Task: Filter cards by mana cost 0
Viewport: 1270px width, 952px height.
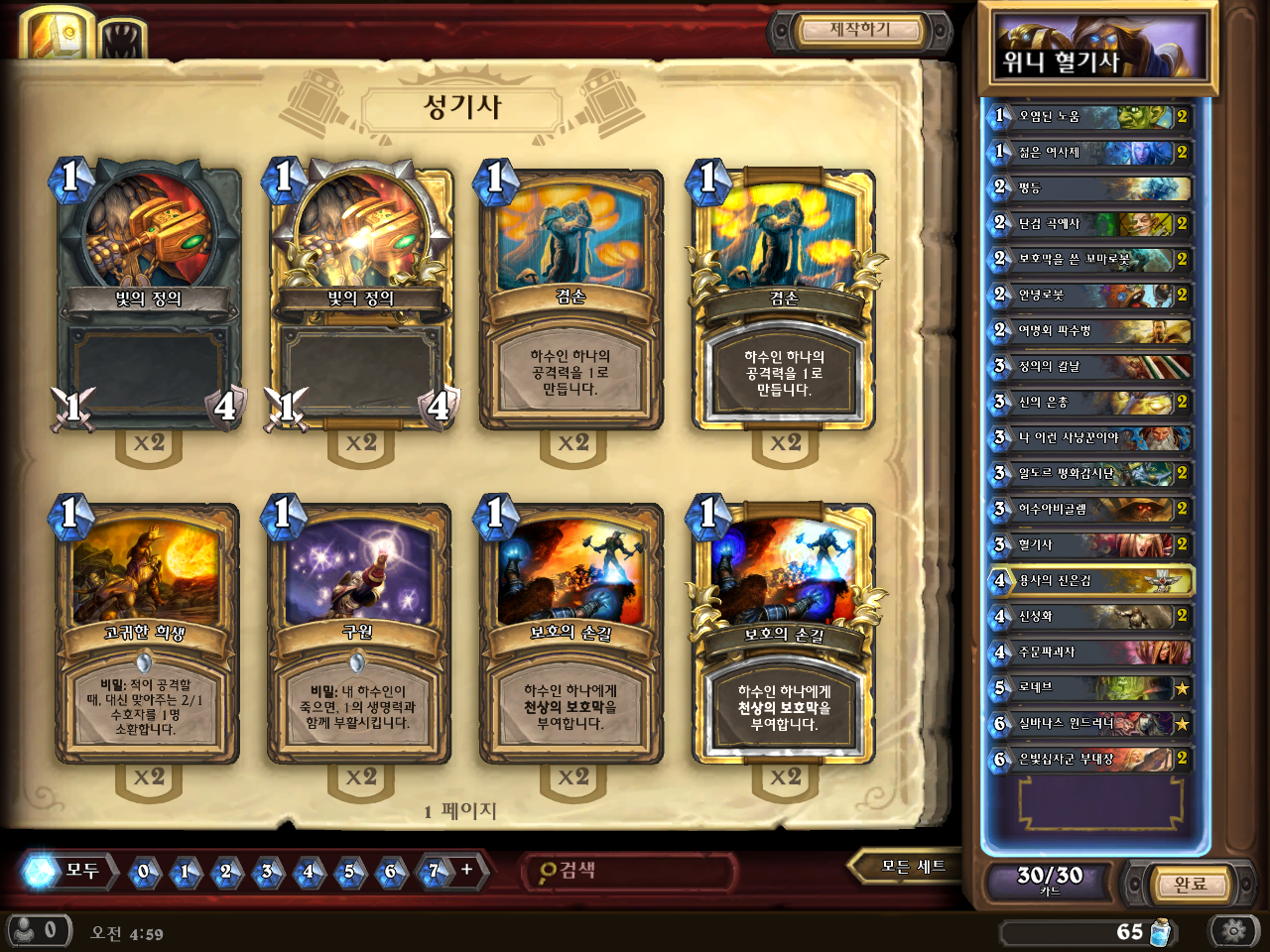Action: pos(144,872)
